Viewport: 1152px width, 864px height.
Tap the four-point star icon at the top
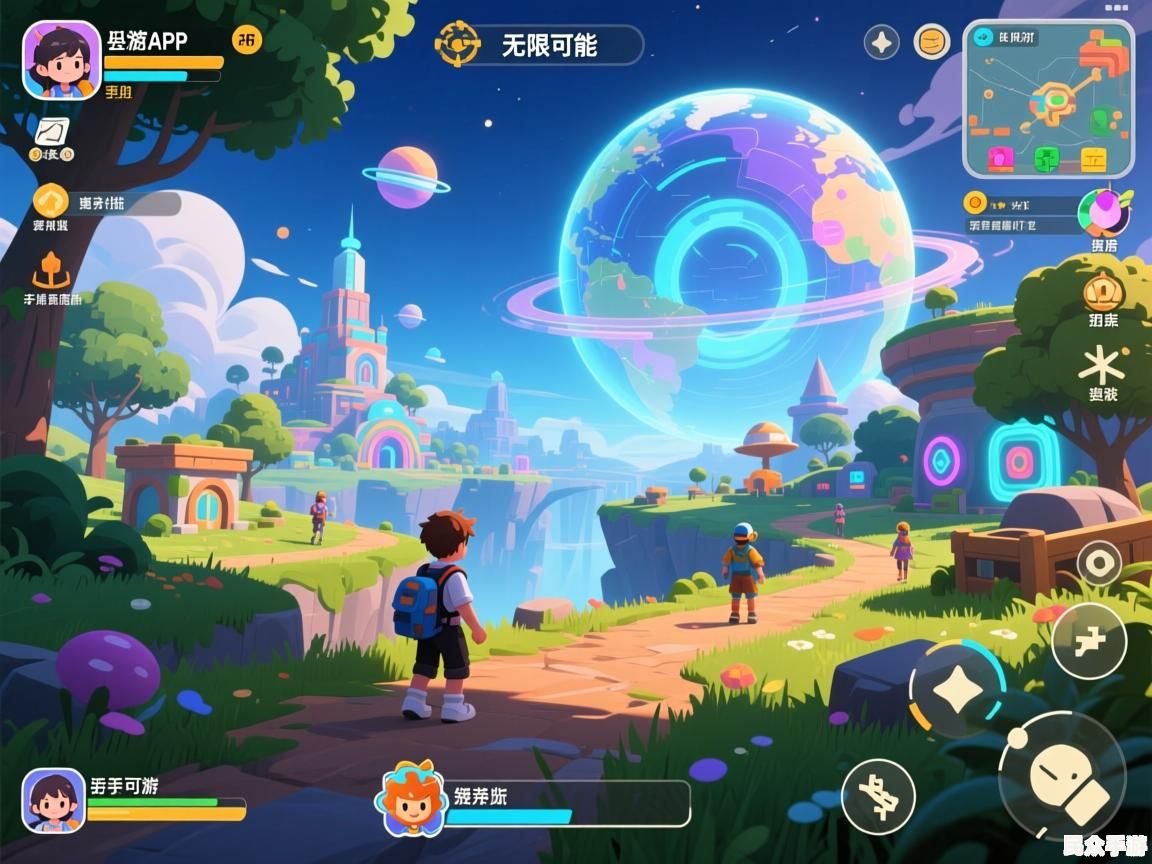coord(881,42)
